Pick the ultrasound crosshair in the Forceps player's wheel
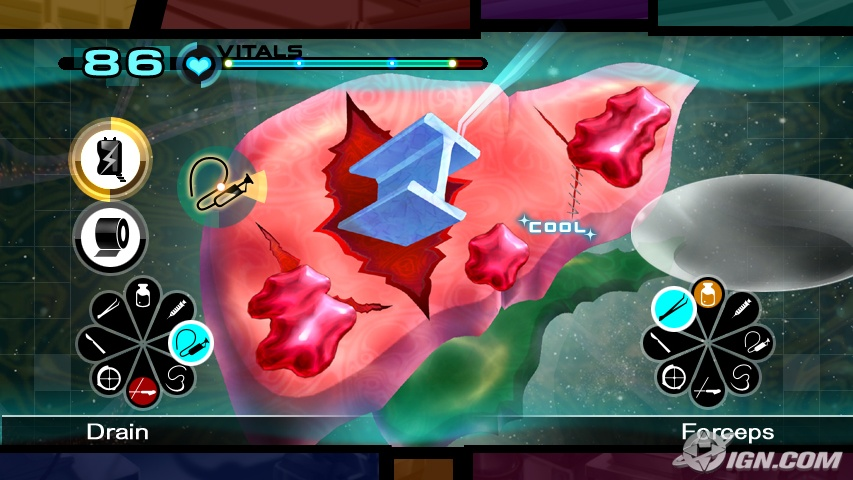 pyautogui.click(x=674, y=378)
